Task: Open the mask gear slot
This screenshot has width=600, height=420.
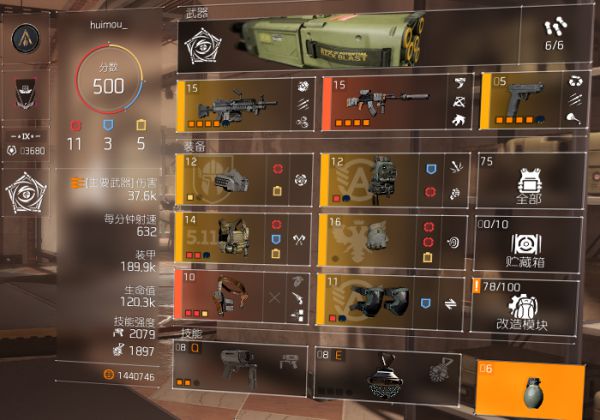Action: 244,180
